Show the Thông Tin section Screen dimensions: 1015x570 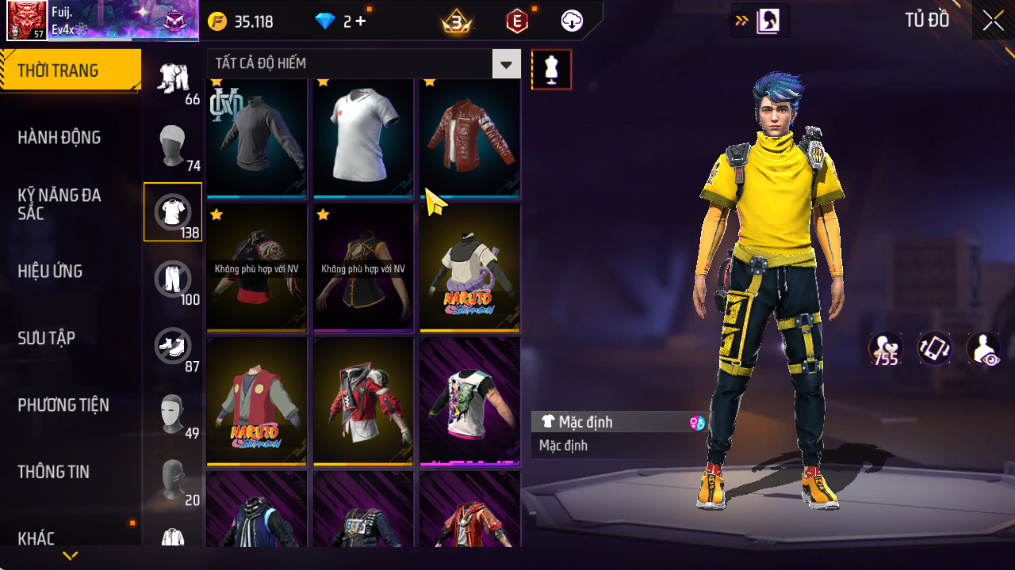[x=53, y=472]
